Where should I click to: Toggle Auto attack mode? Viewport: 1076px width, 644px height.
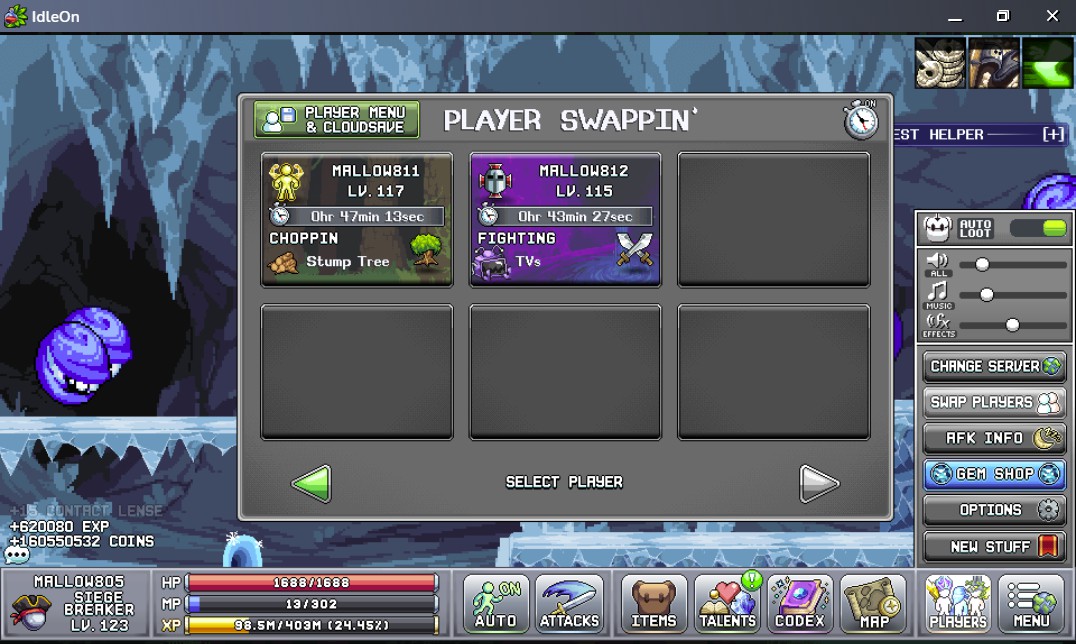[x=496, y=604]
